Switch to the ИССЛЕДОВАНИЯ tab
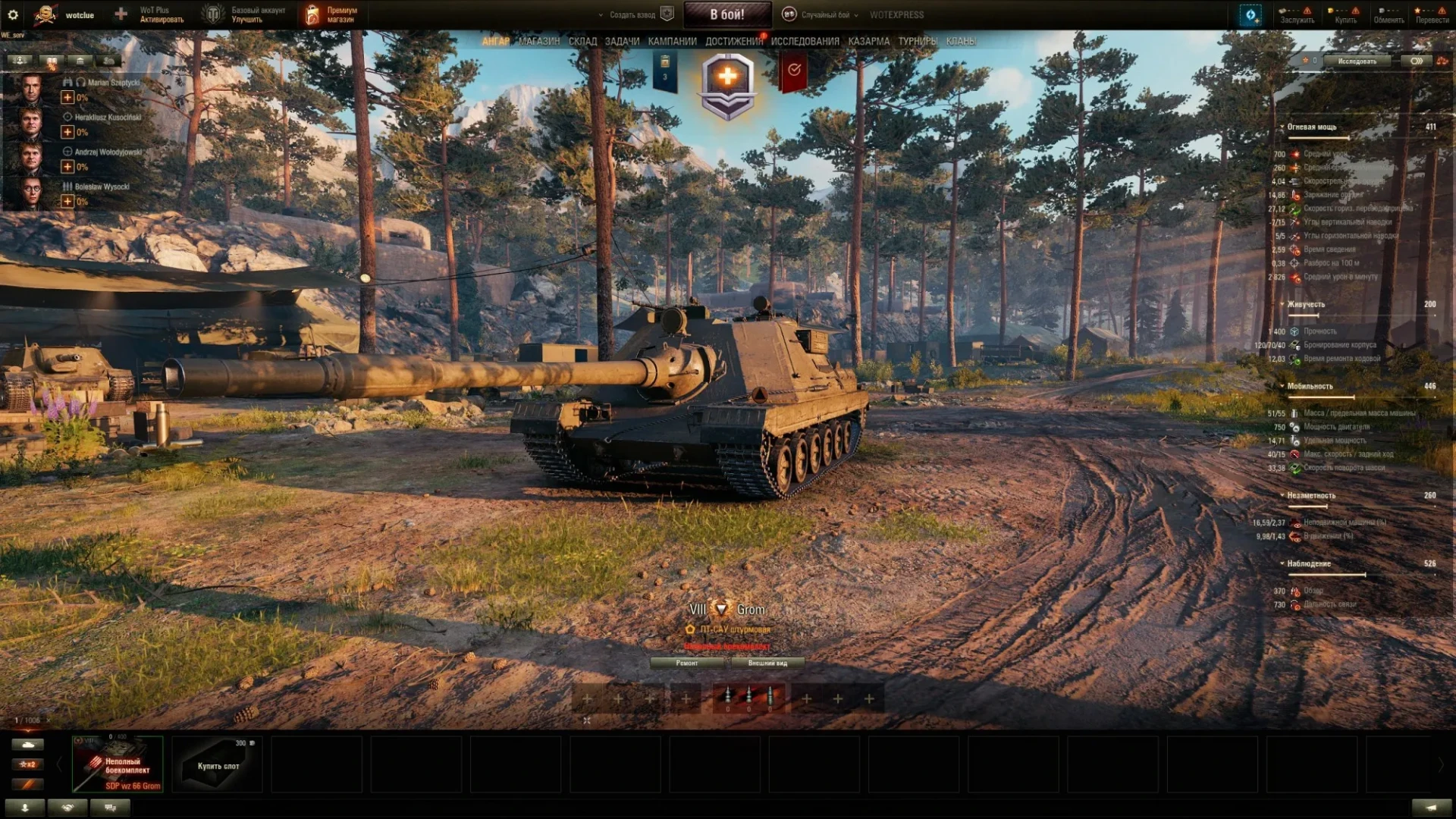The image size is (1456, 819). point(805,42)
